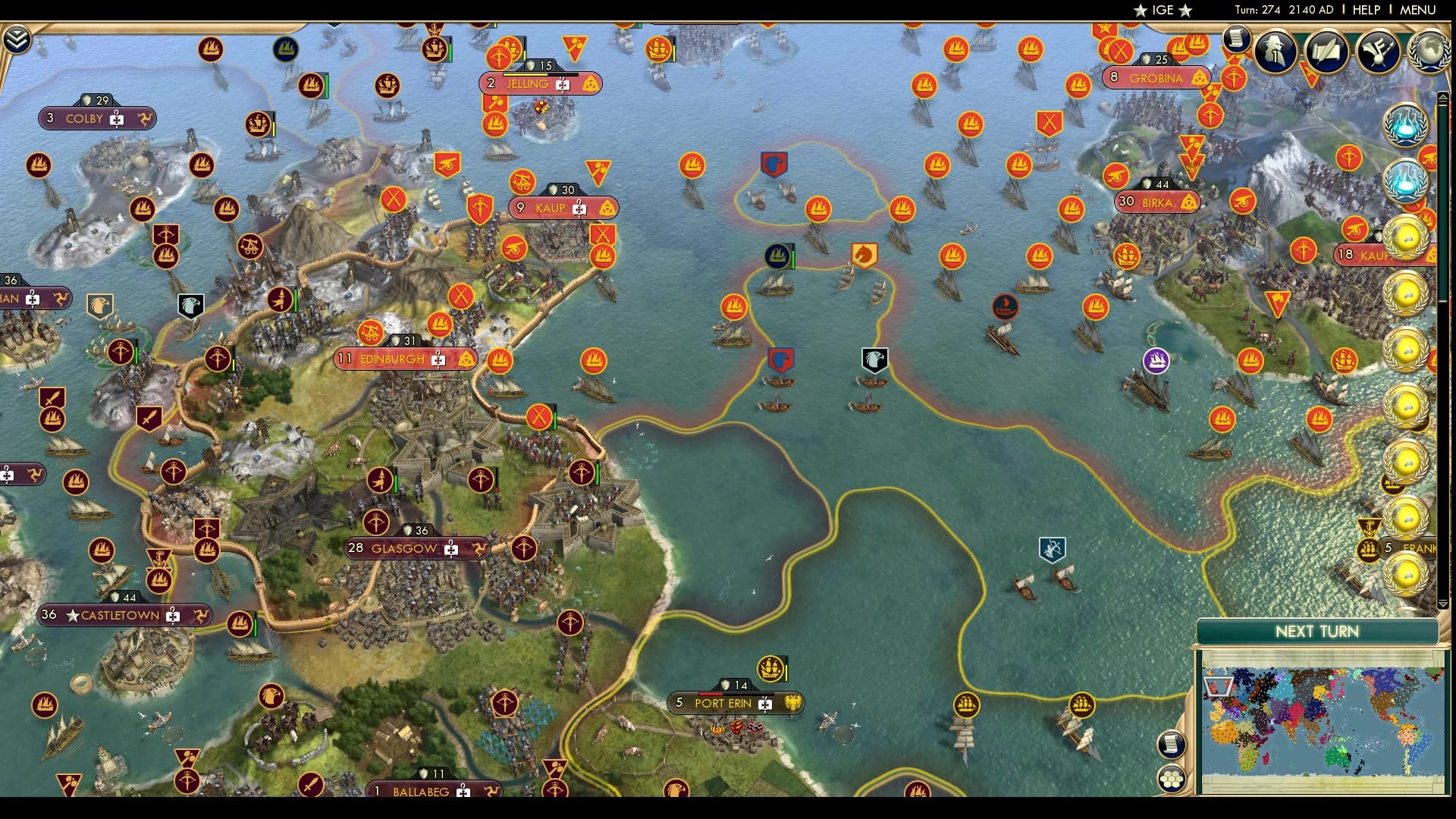The width and height of the screenshot is (1456, 819).
Task: Click a city-state laurel medal on right edge
Action: [1409, 237]
